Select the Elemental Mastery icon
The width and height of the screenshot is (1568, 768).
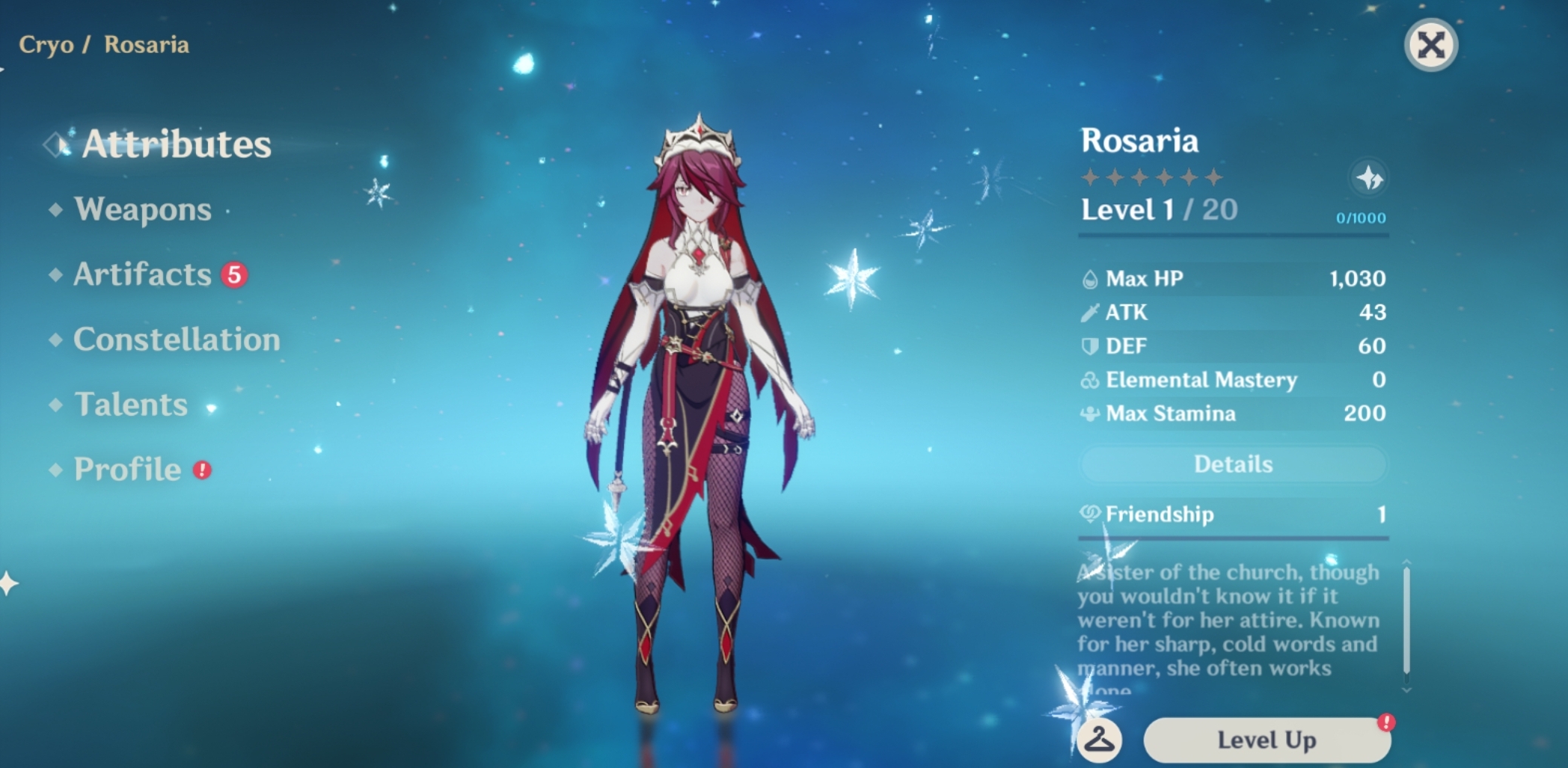1091,380
